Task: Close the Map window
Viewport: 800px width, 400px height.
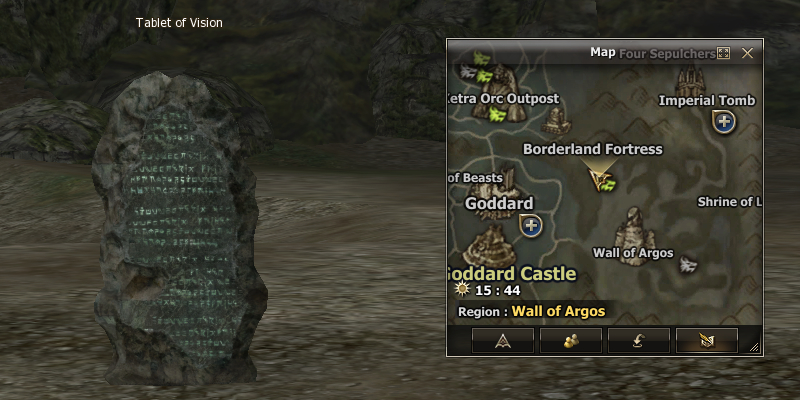Action: tap(747, 53)
